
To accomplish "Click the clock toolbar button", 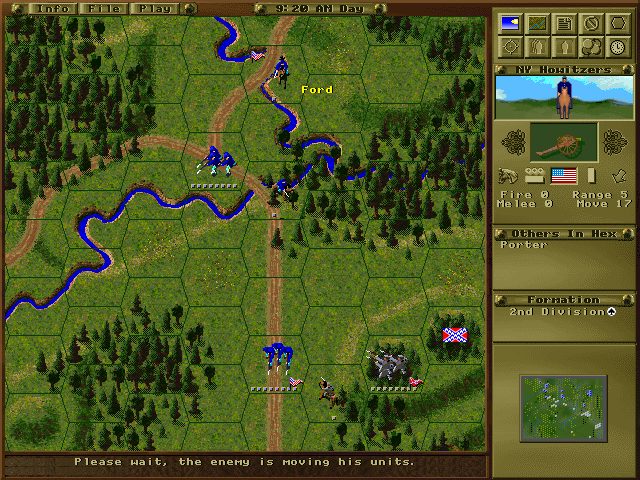I will click(x=618, y=46).
